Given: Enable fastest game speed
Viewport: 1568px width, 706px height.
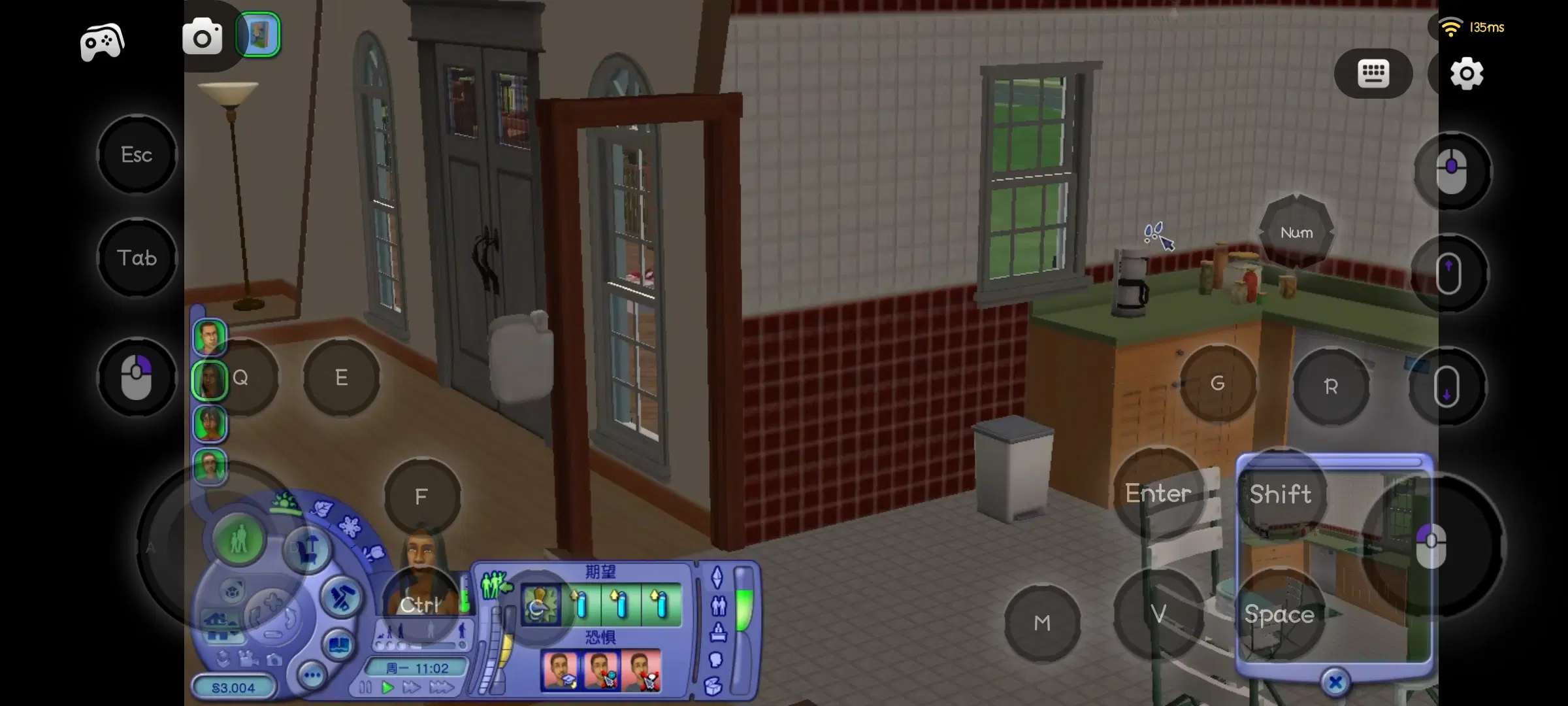Looking at the screenshot, I should [442, 686].
